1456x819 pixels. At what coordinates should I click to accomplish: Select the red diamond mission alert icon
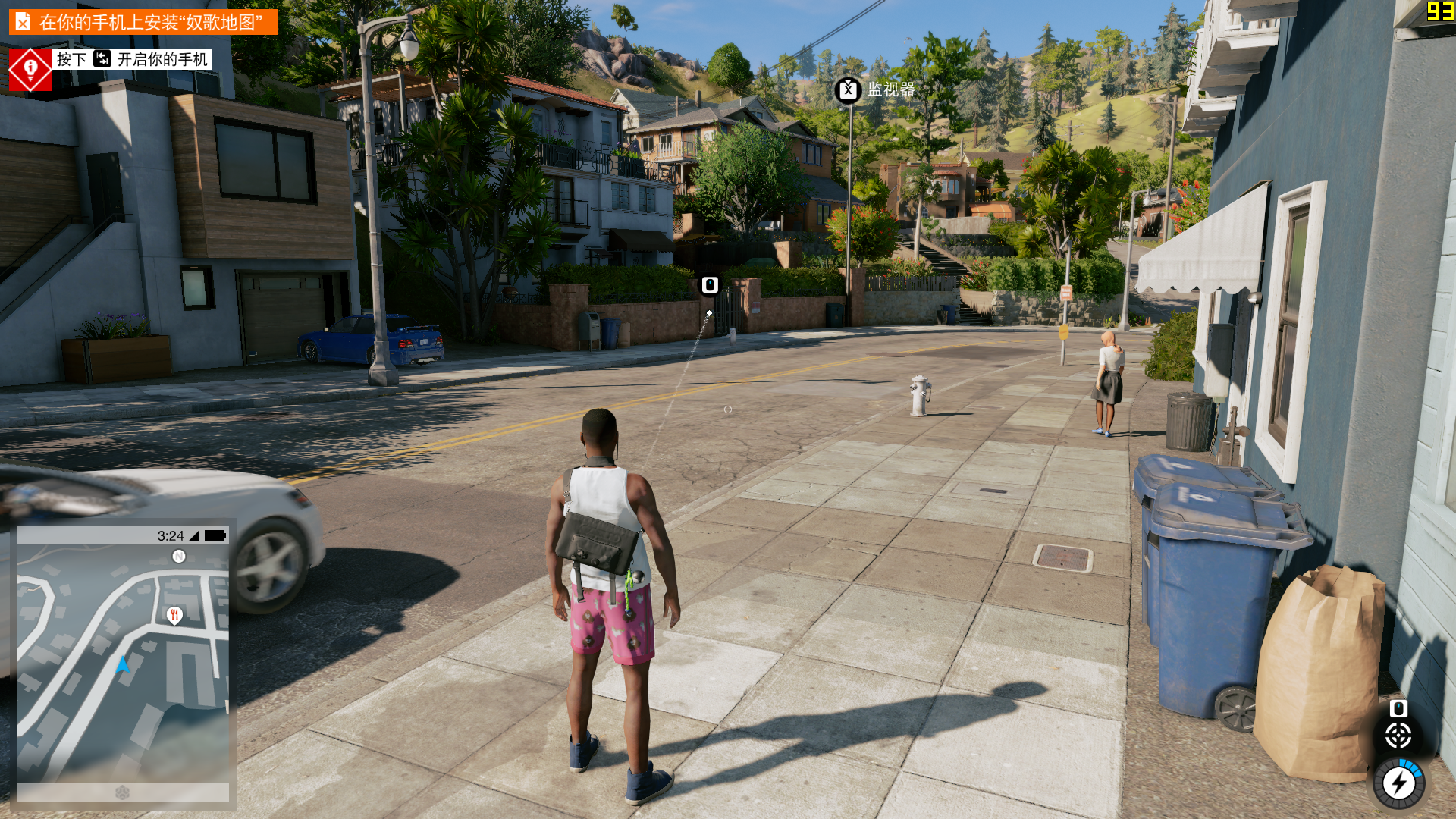30,70
